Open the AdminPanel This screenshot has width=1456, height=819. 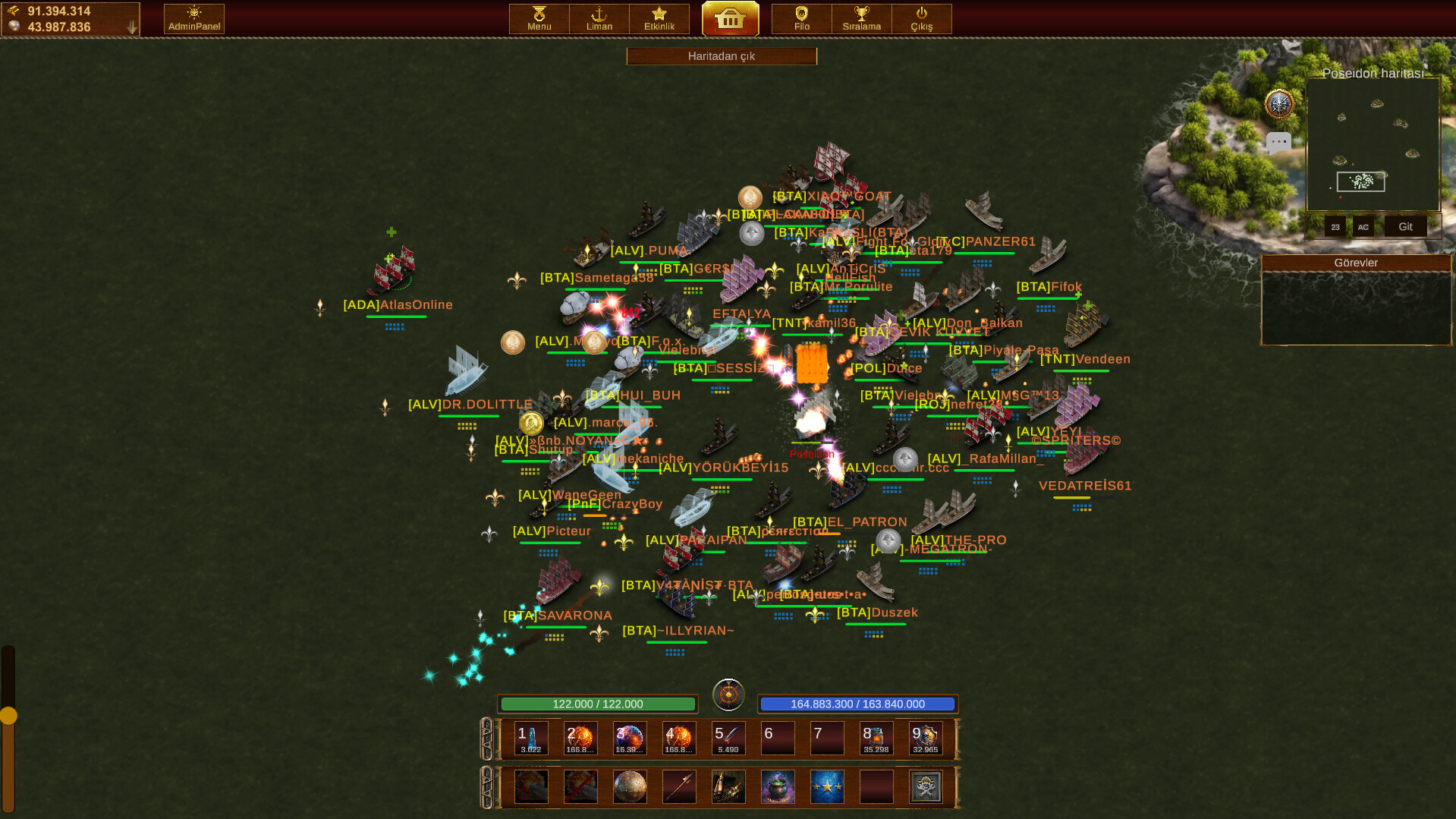(x=193, y=18)
